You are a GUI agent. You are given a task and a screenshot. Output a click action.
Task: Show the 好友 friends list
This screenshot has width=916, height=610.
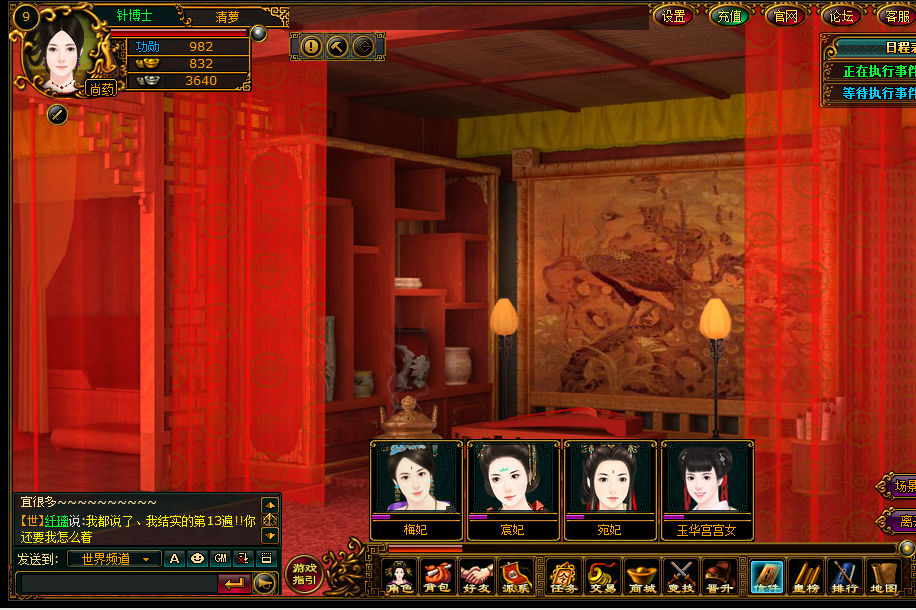[x=477, y=578]
